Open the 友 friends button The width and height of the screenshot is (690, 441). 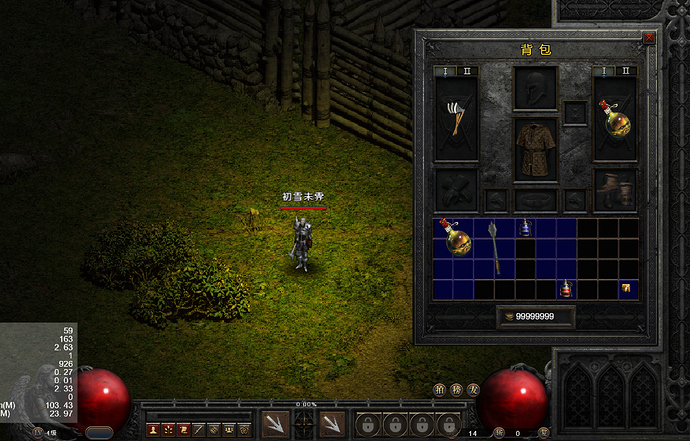(473, 388)
